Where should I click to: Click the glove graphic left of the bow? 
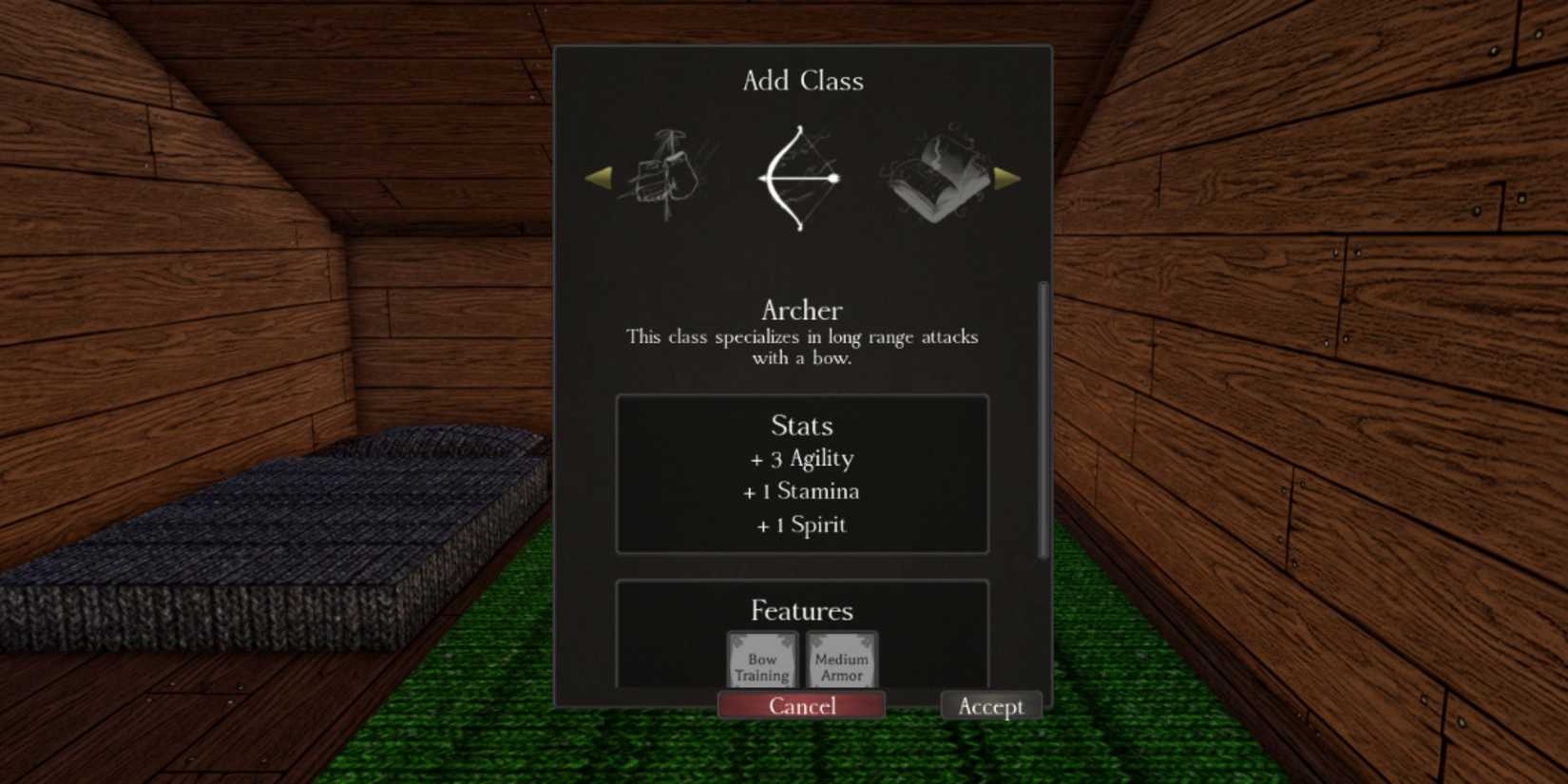[665, 176]
